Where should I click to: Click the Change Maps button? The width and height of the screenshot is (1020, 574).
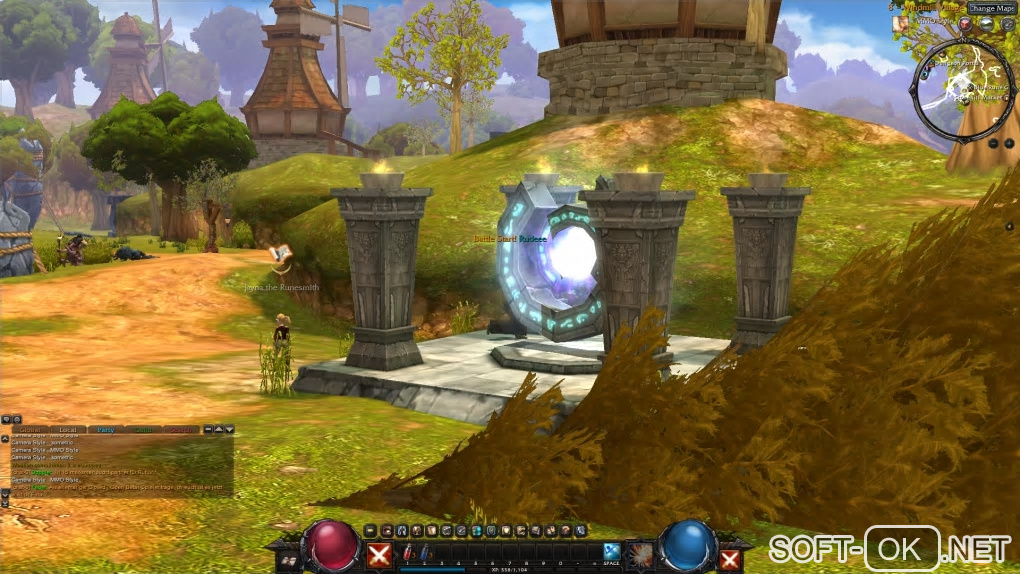(990, 9)
